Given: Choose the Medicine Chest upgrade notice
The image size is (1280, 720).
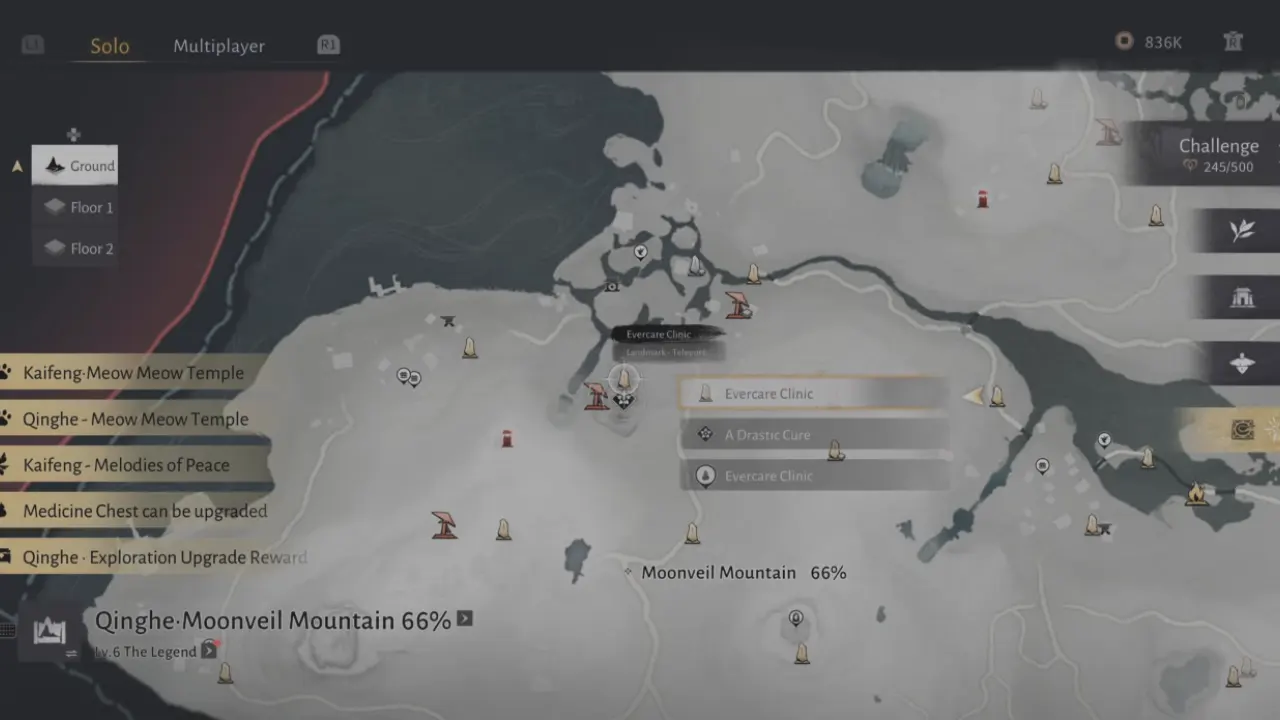Looking at the screenshot, I should click(x=144, y=511).
